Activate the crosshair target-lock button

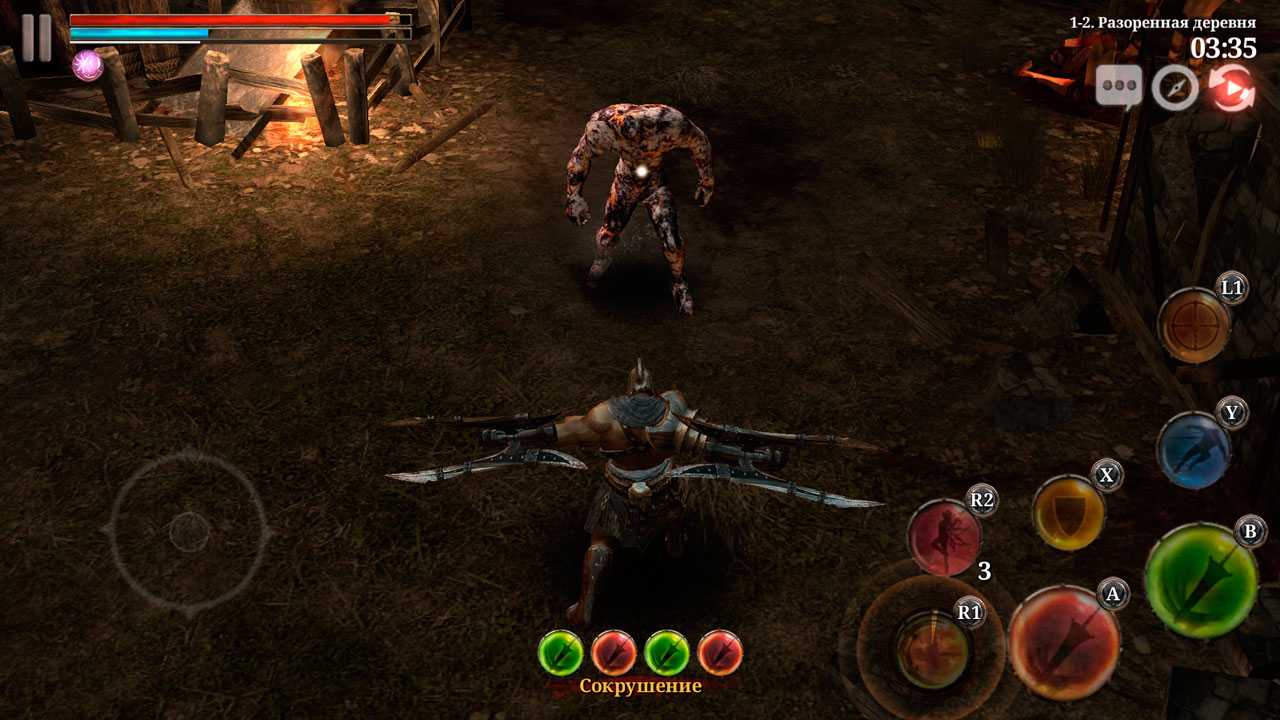pos(1193,325)
